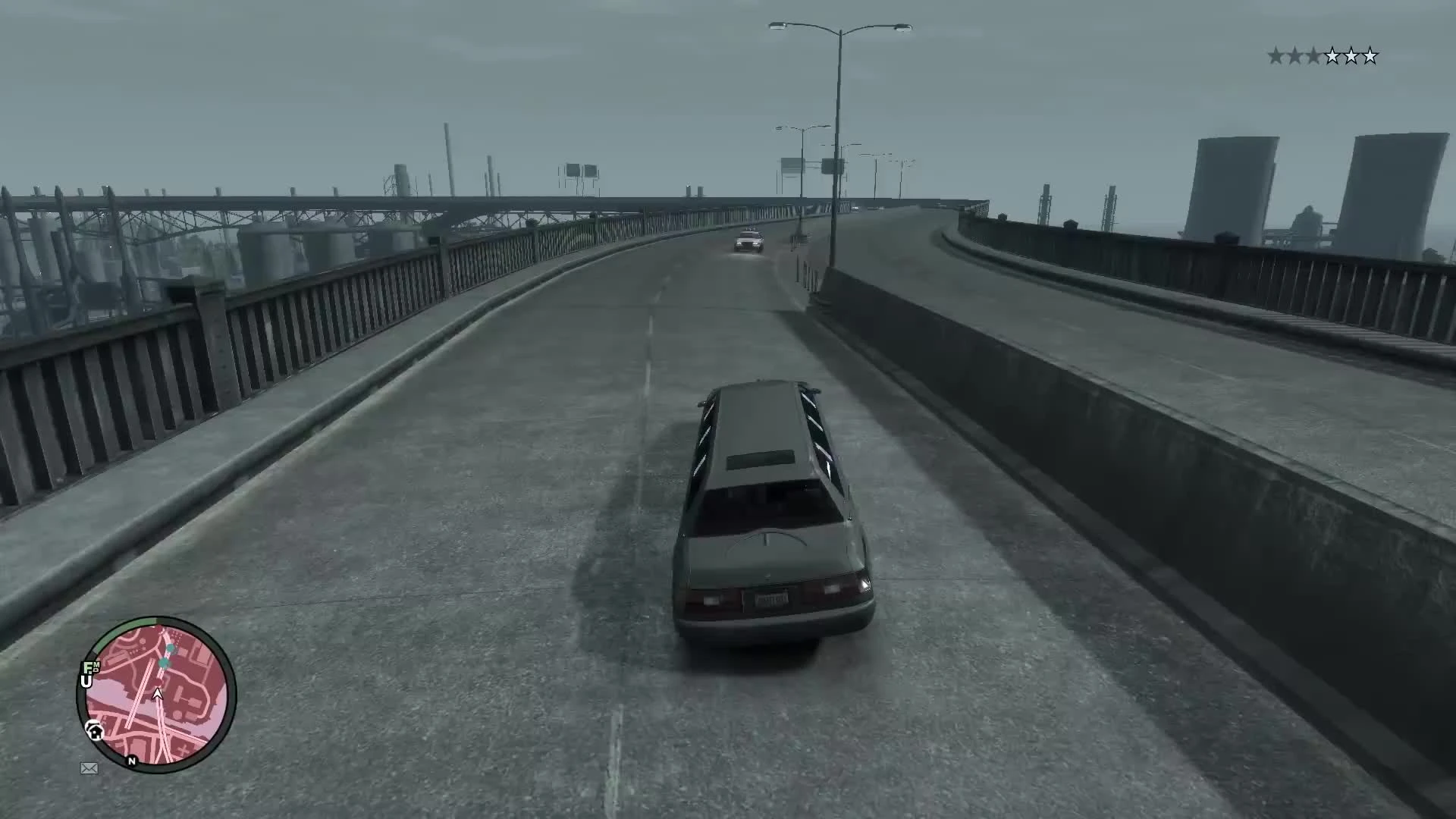Select the pursuing police car ahead
Viewport: 1456px width, 819px height.
pyautogui.click(x=747, y=241)
